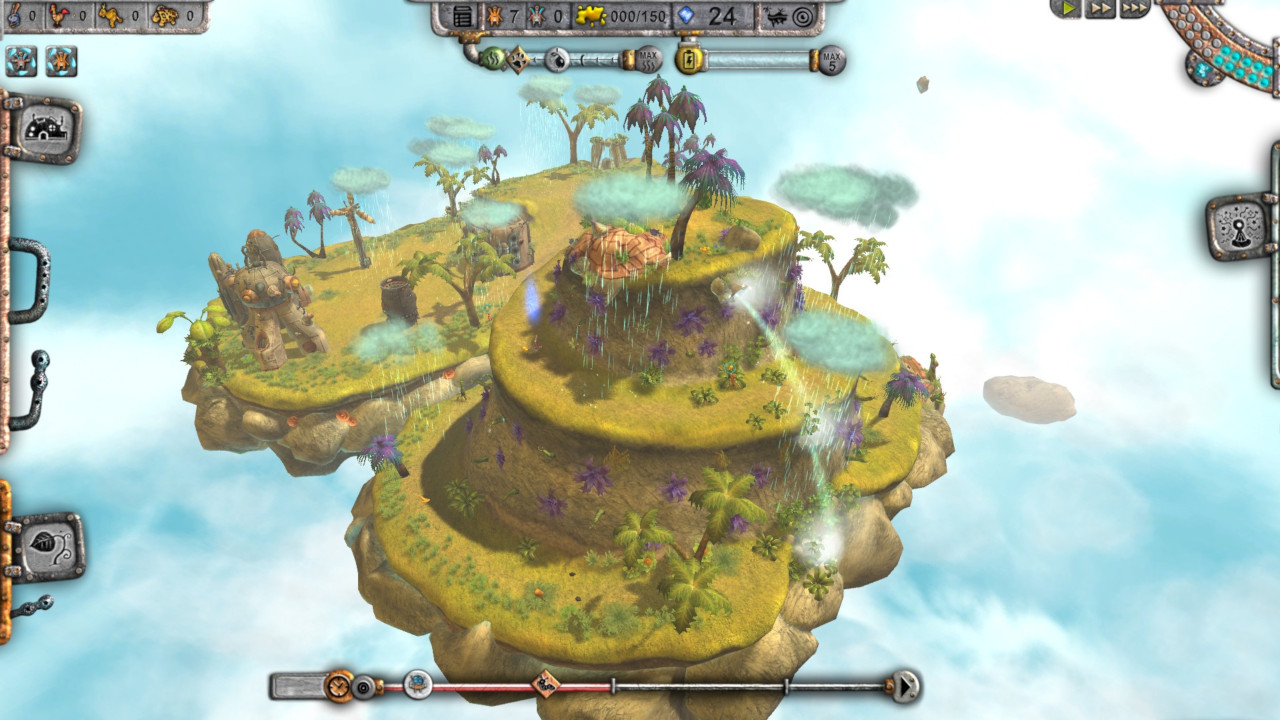Open the black orb selector on the meter pipe

tap(558, 60)
